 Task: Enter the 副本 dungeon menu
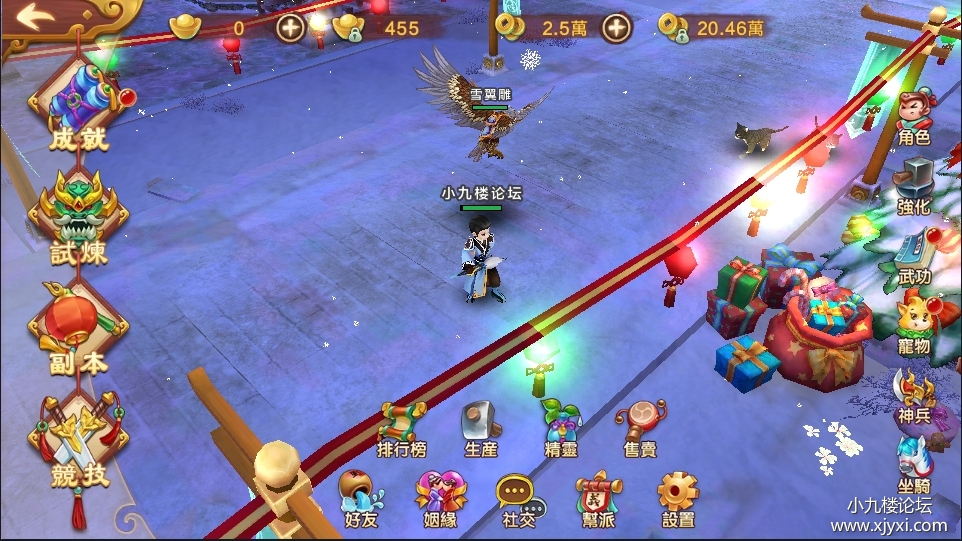(x=79, y=328)
